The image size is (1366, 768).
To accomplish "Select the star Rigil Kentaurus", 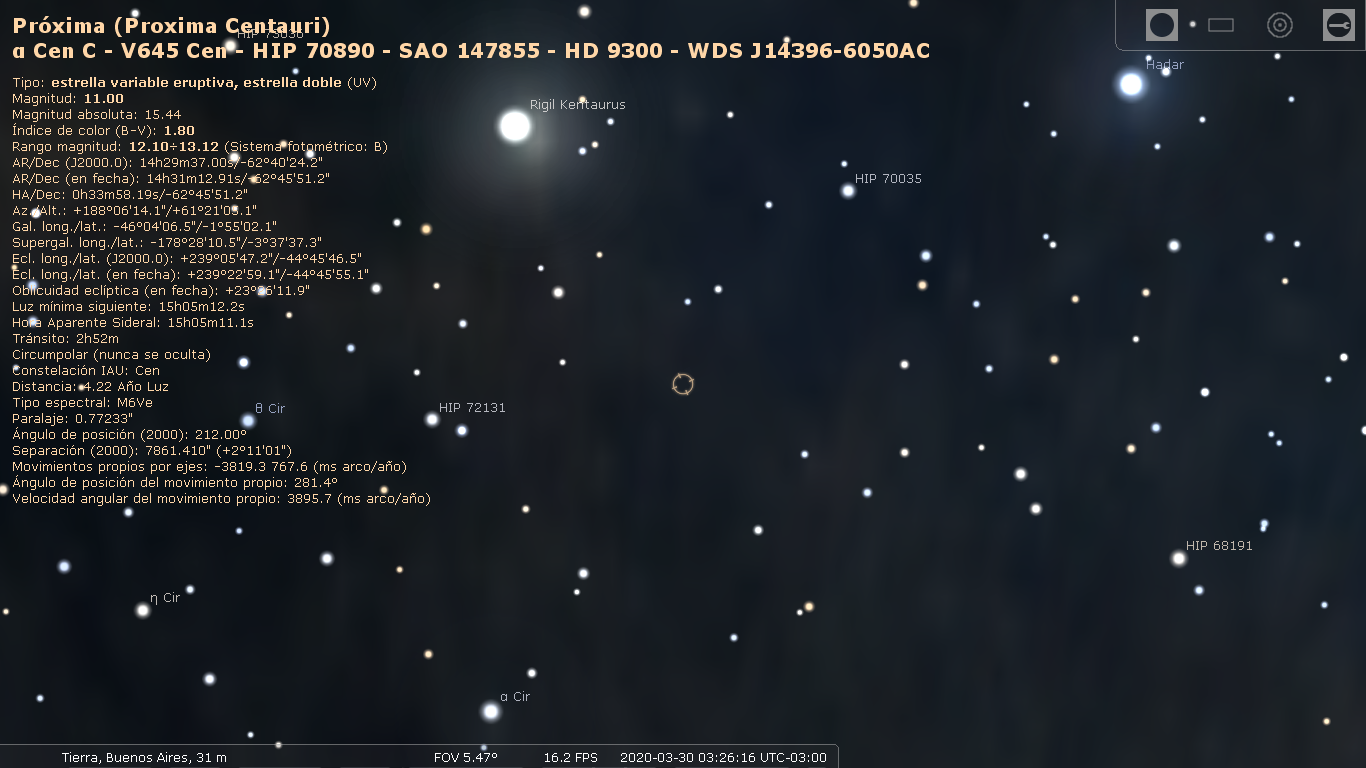I will coord(514,125).
